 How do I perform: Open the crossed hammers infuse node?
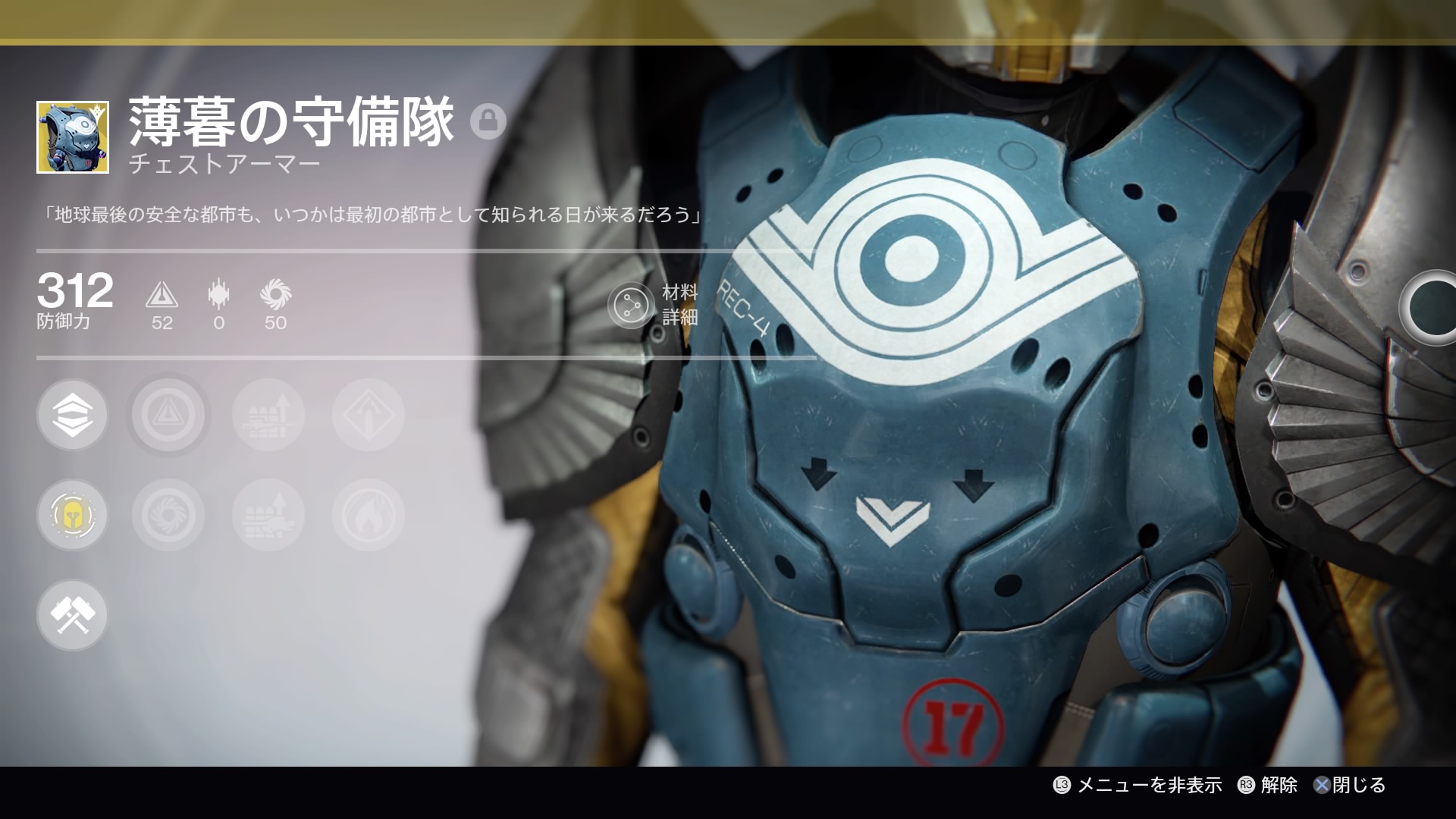(x=73, y=615)
